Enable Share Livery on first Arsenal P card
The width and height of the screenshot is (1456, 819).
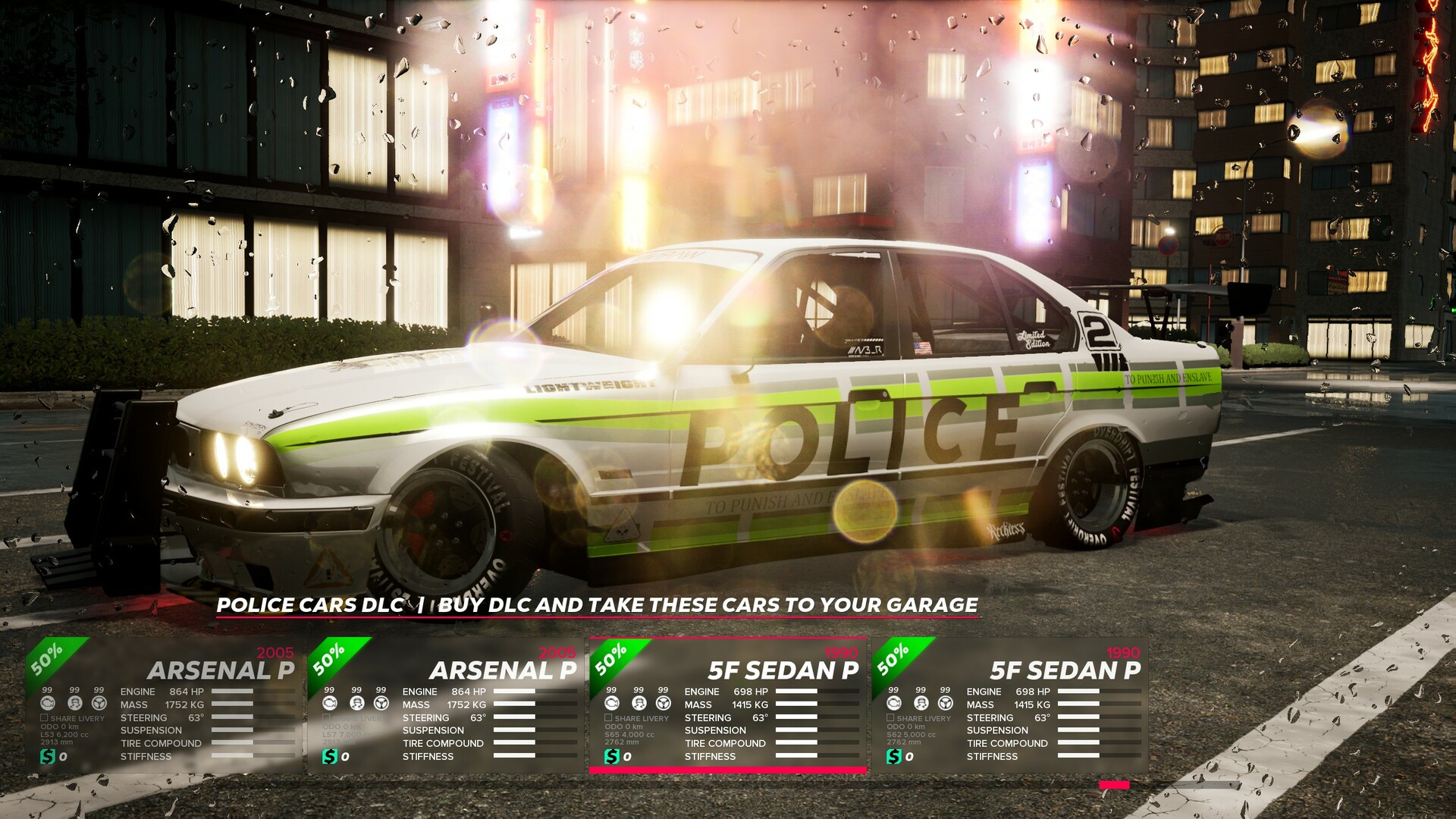[x=44, y=717]
